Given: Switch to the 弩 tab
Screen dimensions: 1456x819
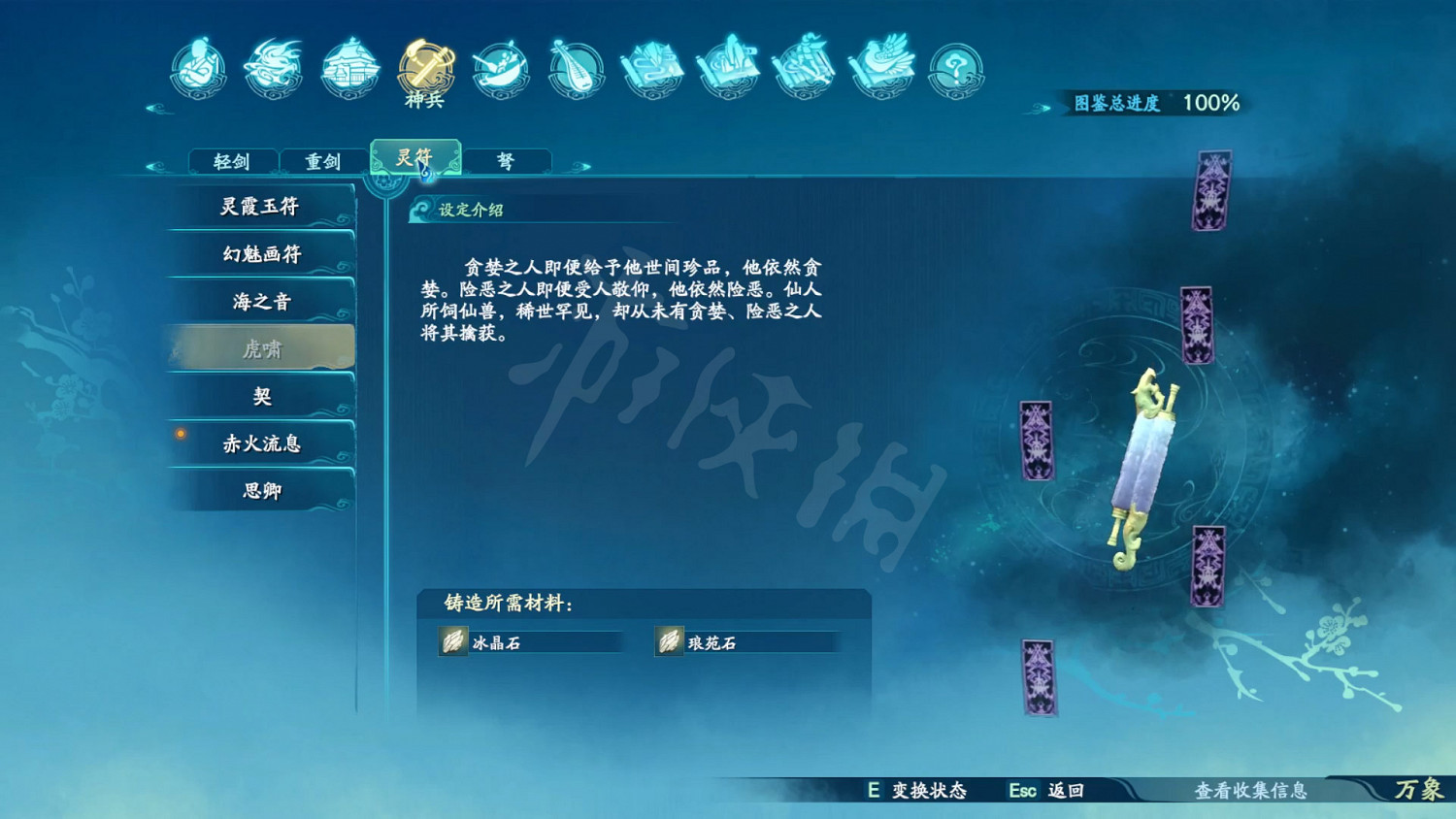Looking at the screenshot, I should pos(507,160).
